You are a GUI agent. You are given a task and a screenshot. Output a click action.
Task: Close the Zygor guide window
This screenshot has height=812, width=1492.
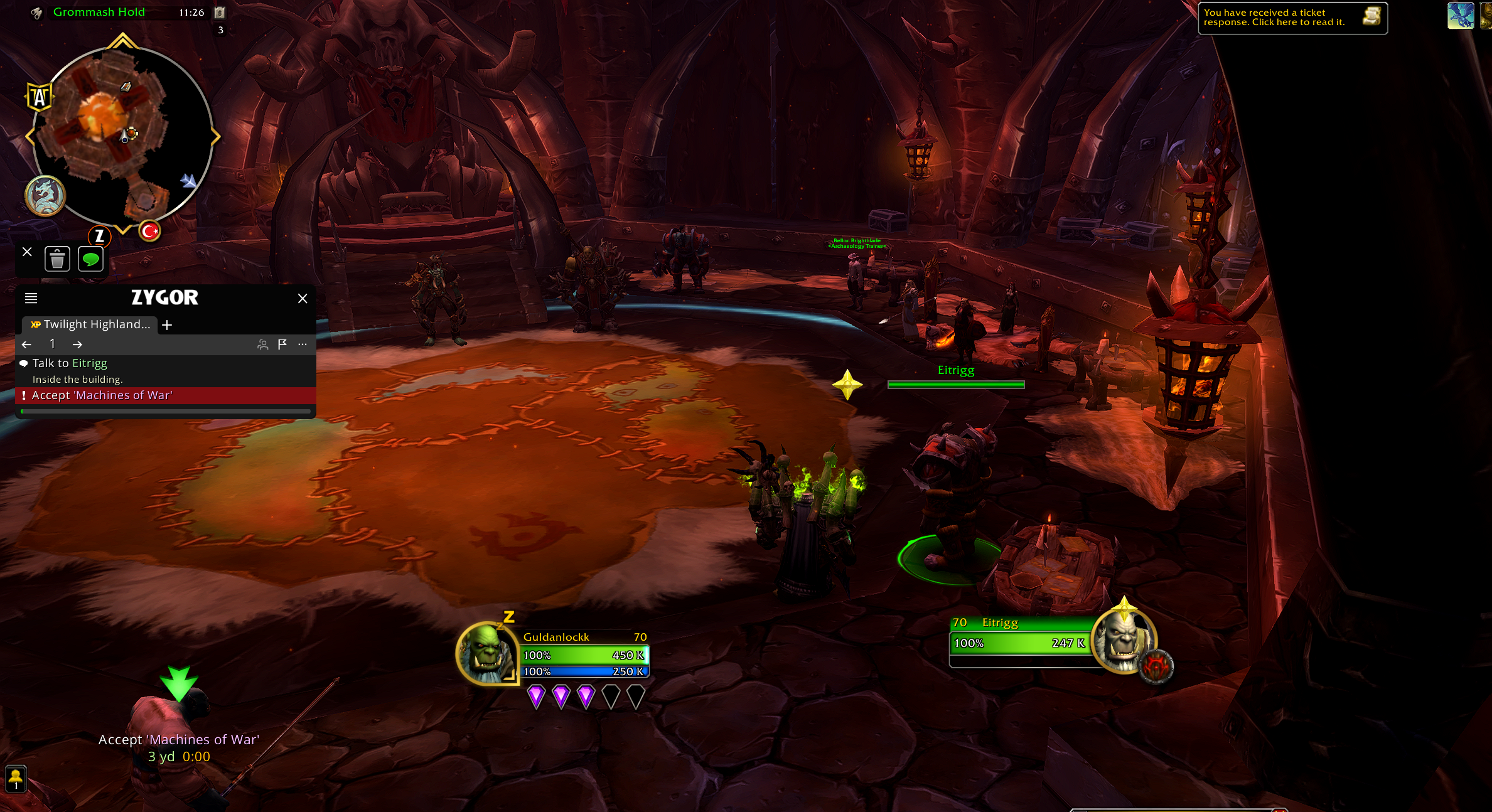pos(303,299)
